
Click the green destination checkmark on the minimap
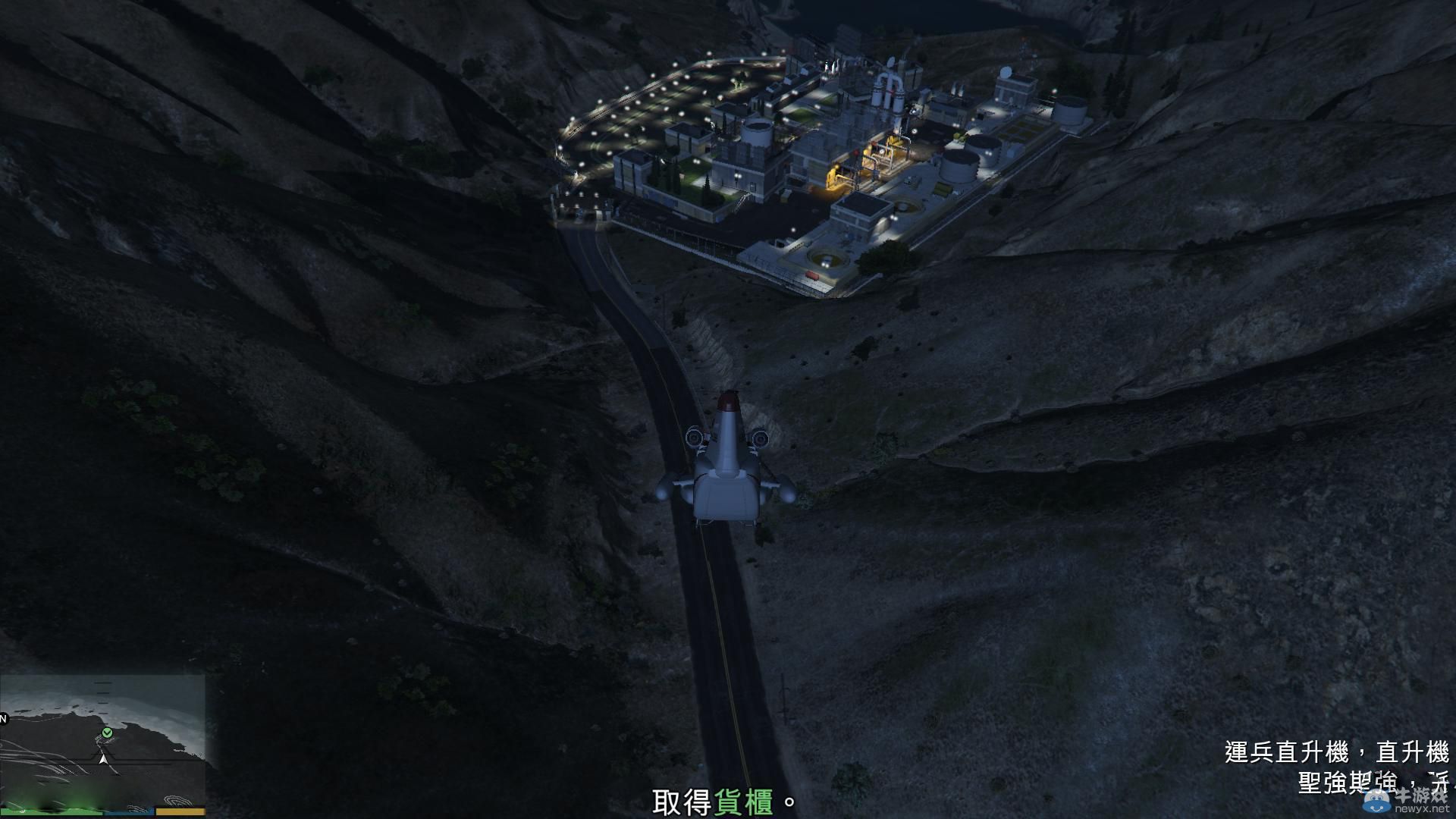(106, 733)
